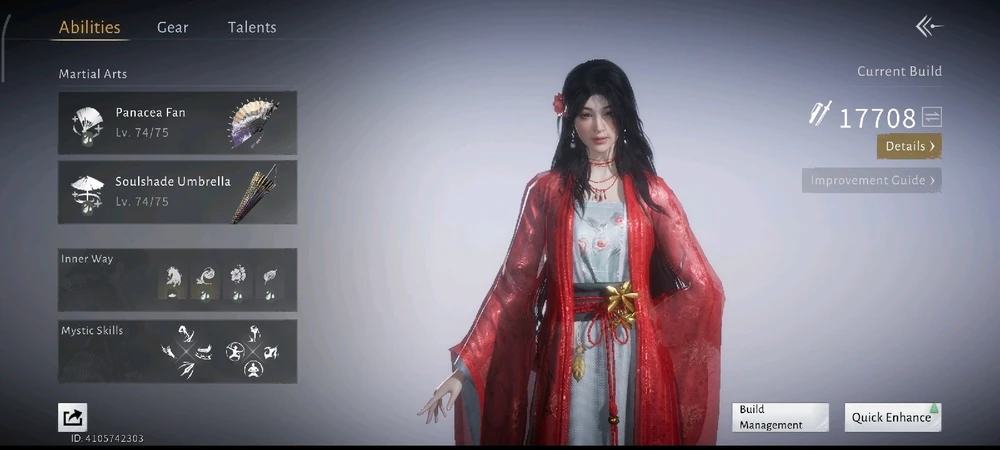Open Build Management
The image size is (1000, 450).
[x=780, y=417]
